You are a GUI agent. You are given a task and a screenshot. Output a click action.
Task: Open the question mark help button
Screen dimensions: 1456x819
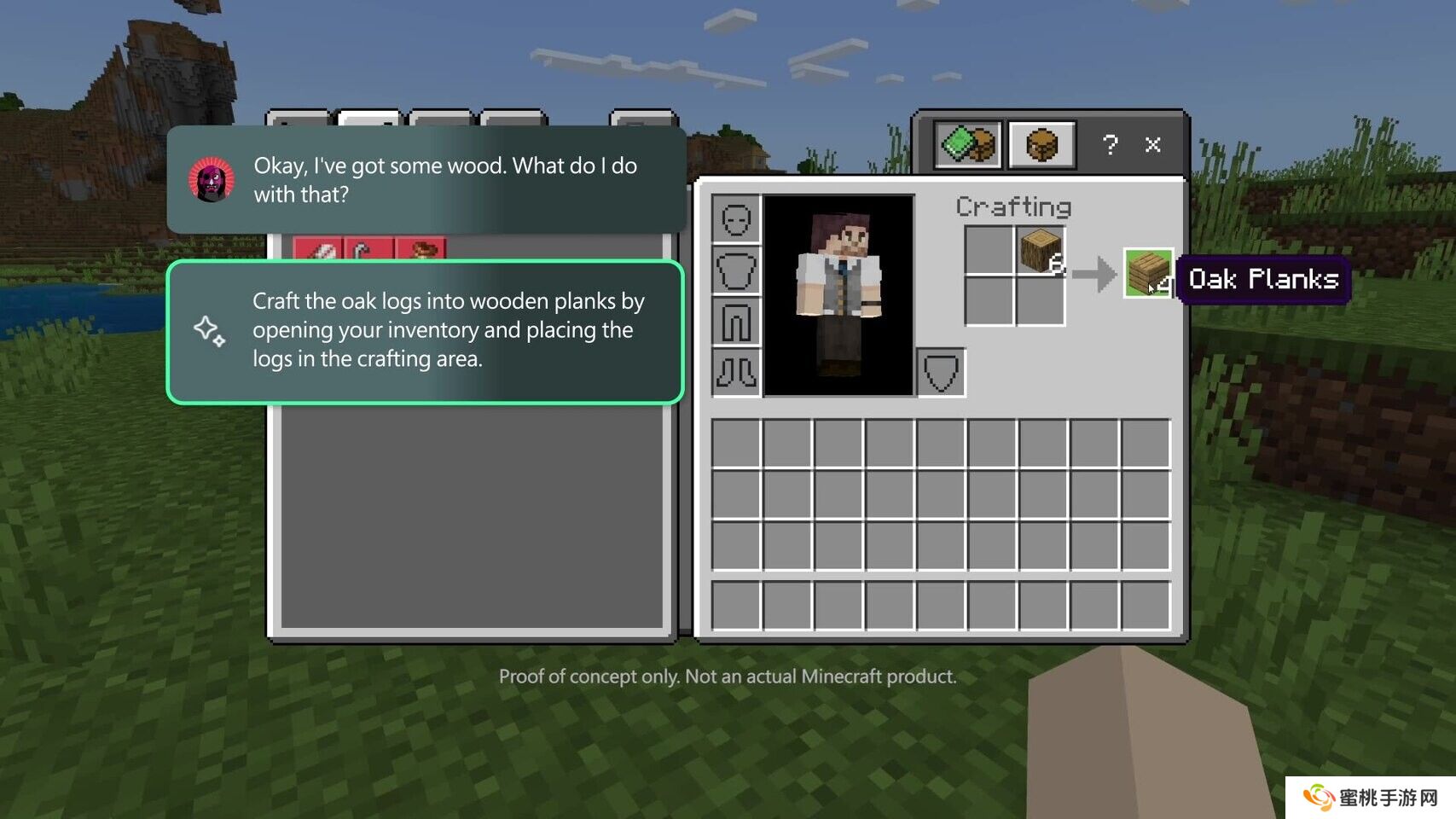click(1110, 145)
